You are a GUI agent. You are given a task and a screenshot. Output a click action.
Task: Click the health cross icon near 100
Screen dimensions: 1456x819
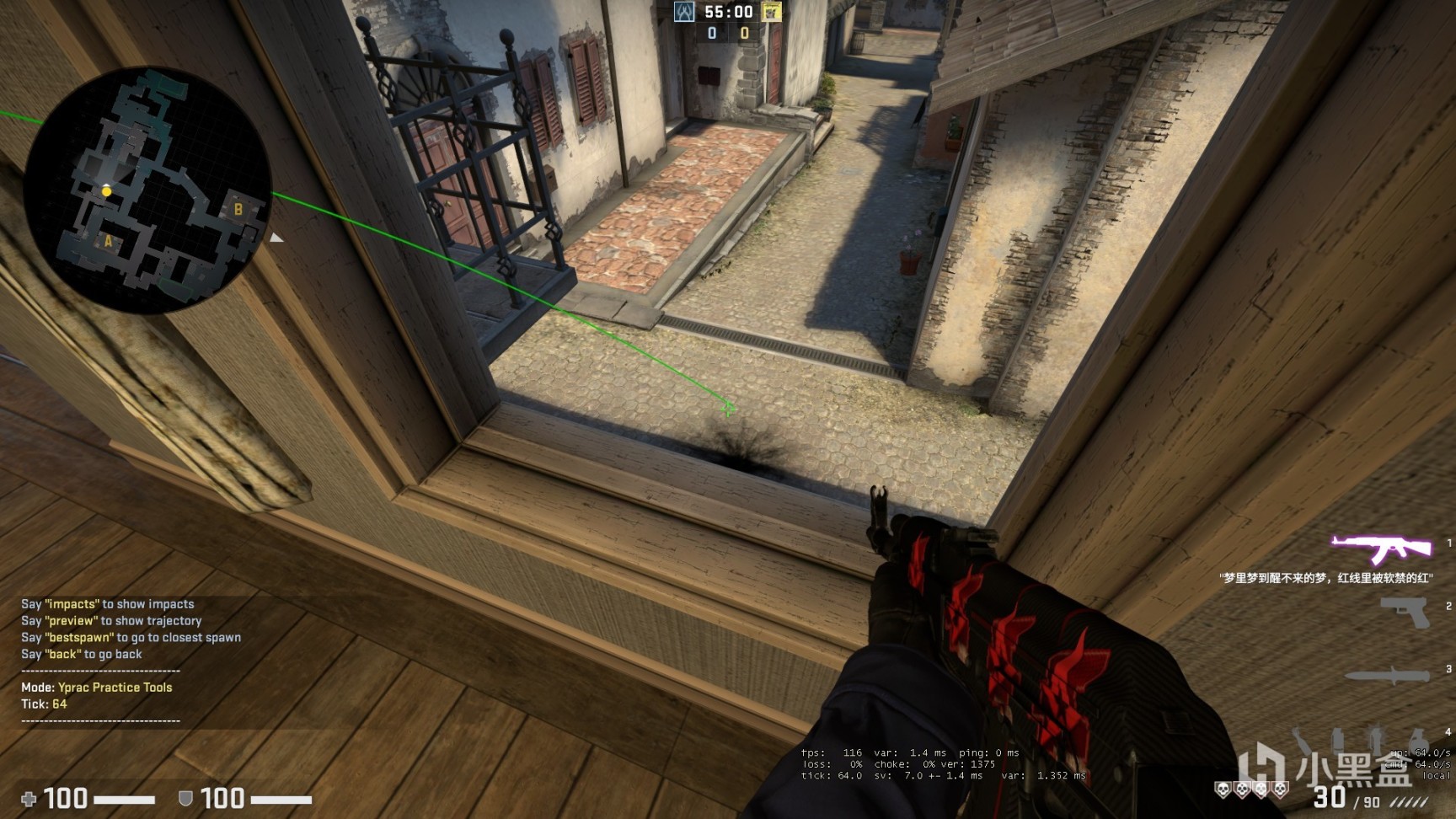tap(30, 799)
